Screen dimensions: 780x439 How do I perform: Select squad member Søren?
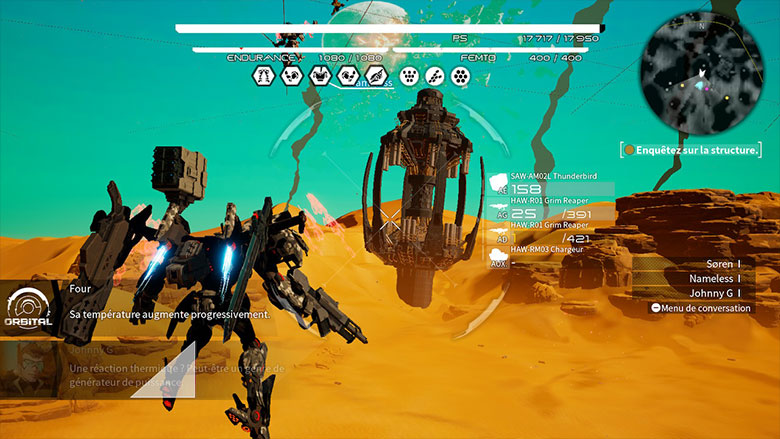point(709,263)
